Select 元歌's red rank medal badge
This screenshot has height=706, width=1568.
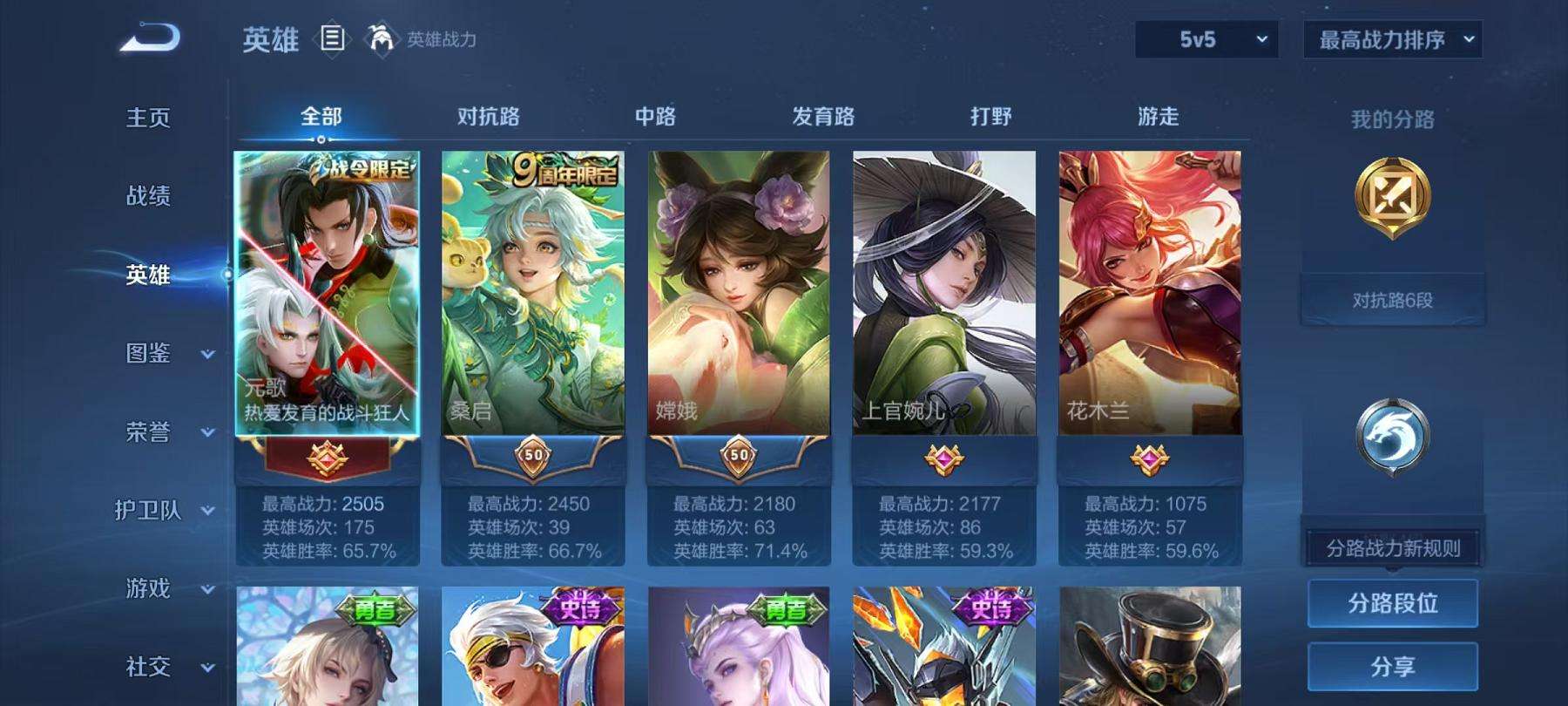327,460
